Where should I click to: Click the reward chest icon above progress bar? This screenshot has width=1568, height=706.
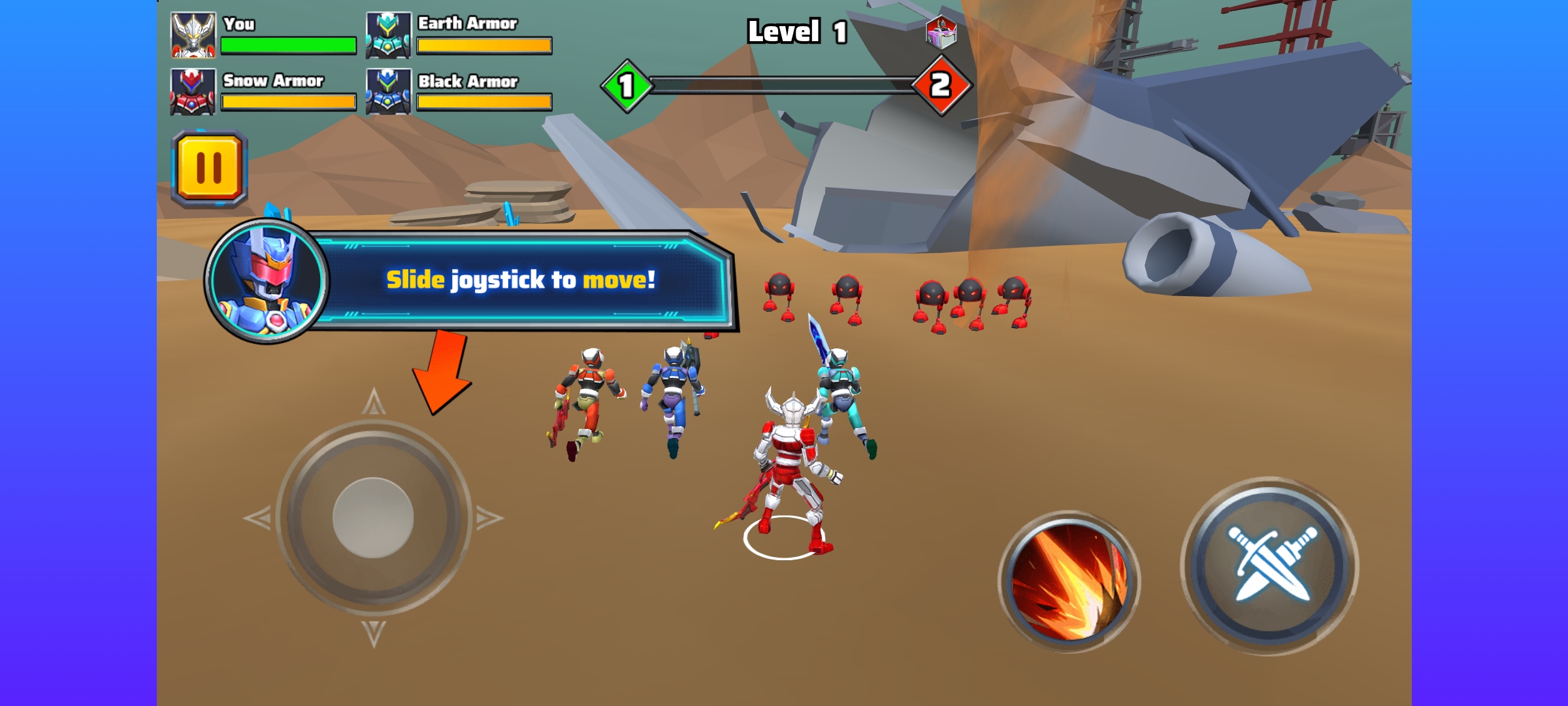point(941,31)
